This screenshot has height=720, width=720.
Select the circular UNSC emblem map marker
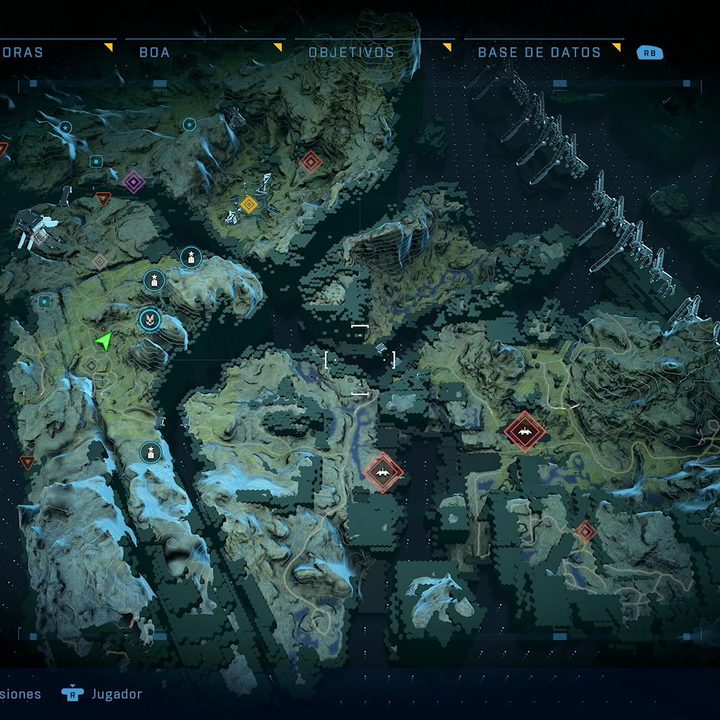point(149,320)
